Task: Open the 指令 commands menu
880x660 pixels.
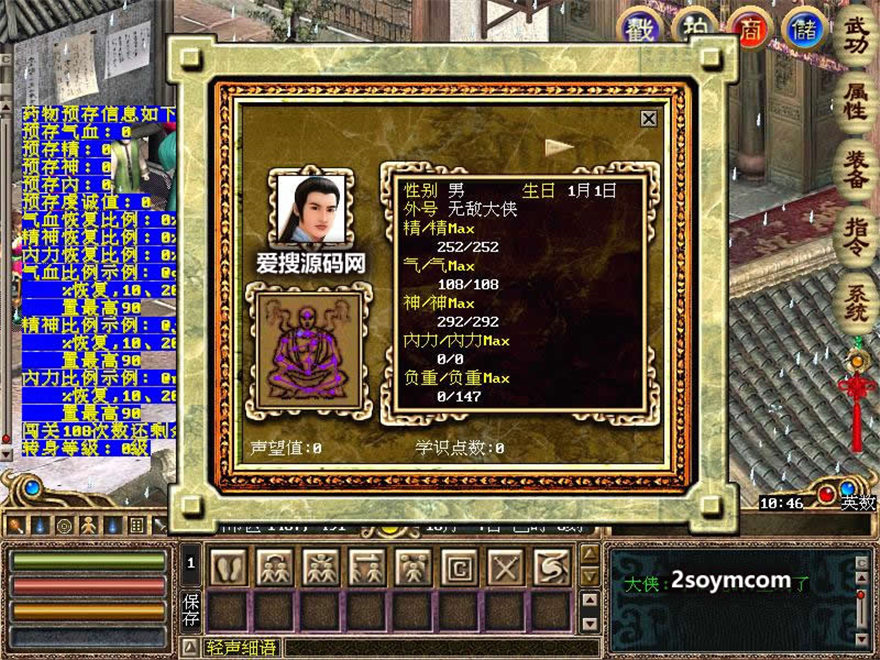Action: [x=857, y=237]
